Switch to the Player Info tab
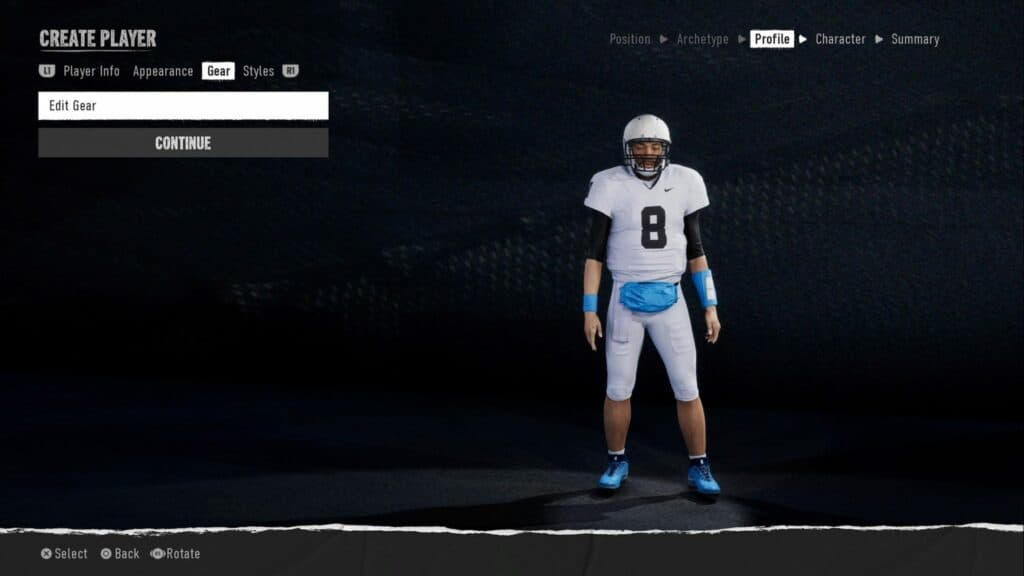 point(91,71)
